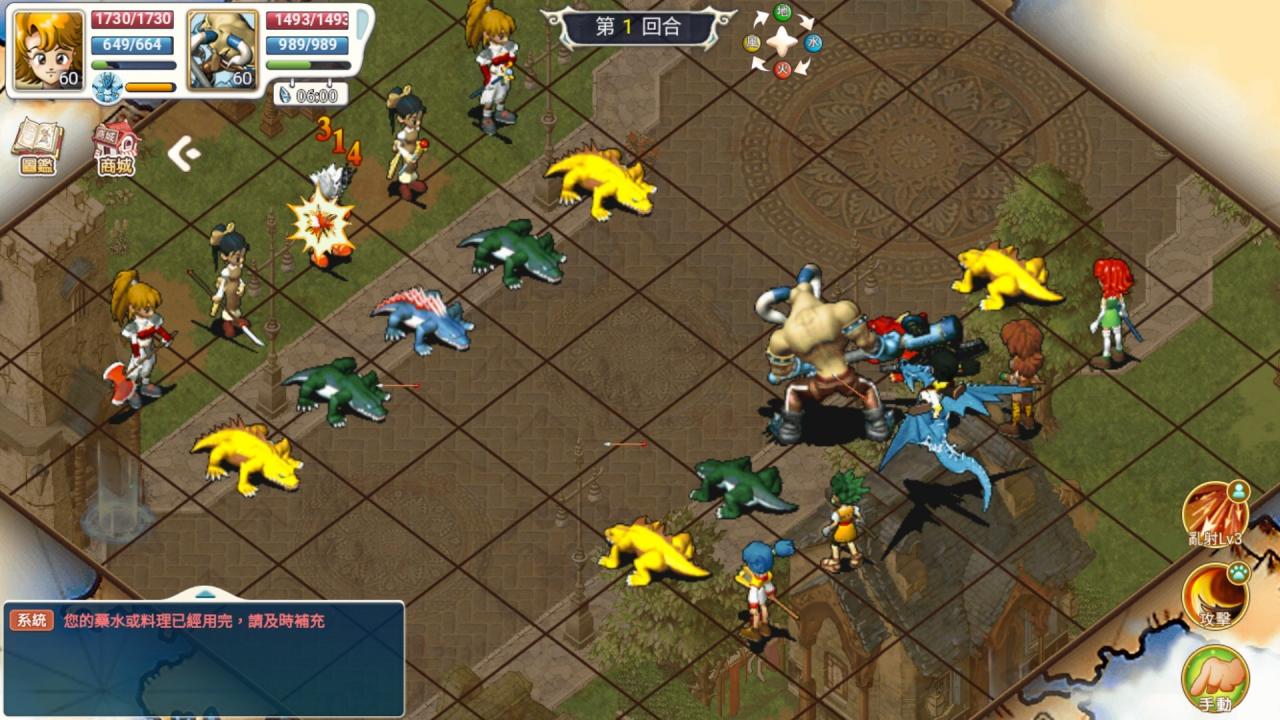Activate the 亂射Lv3 skill
This screenshot has height=720, width=1280.
pos(1215,515)
